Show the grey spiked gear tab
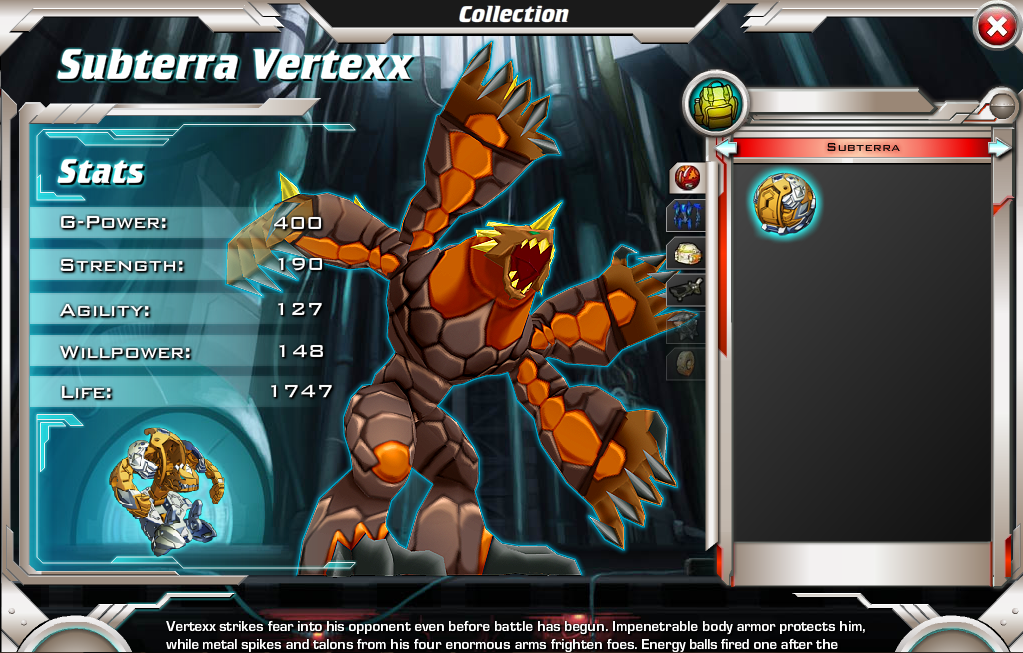 coord(687,326)
